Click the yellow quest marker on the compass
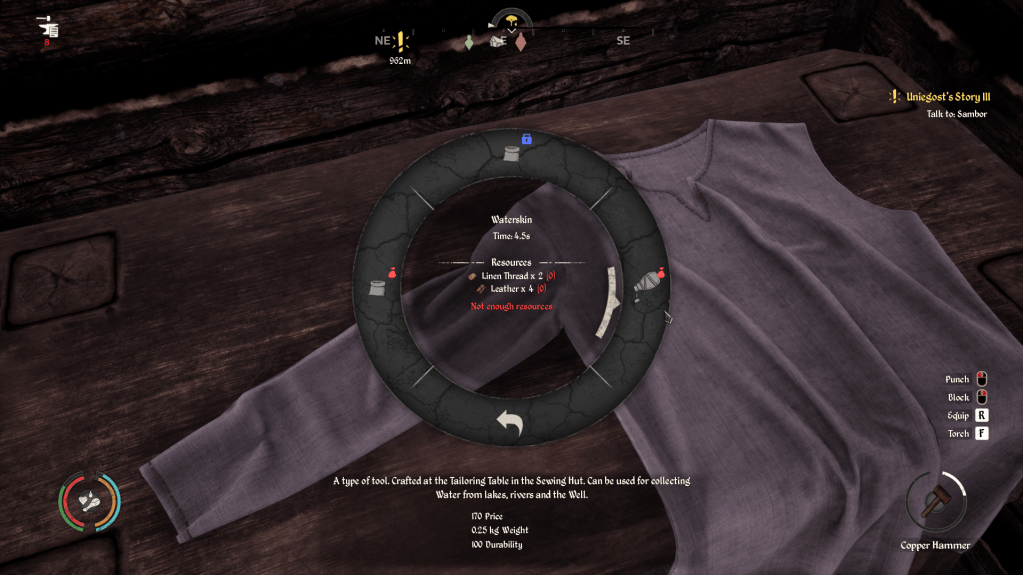1023x575 pixels. [x=401, y=42]
